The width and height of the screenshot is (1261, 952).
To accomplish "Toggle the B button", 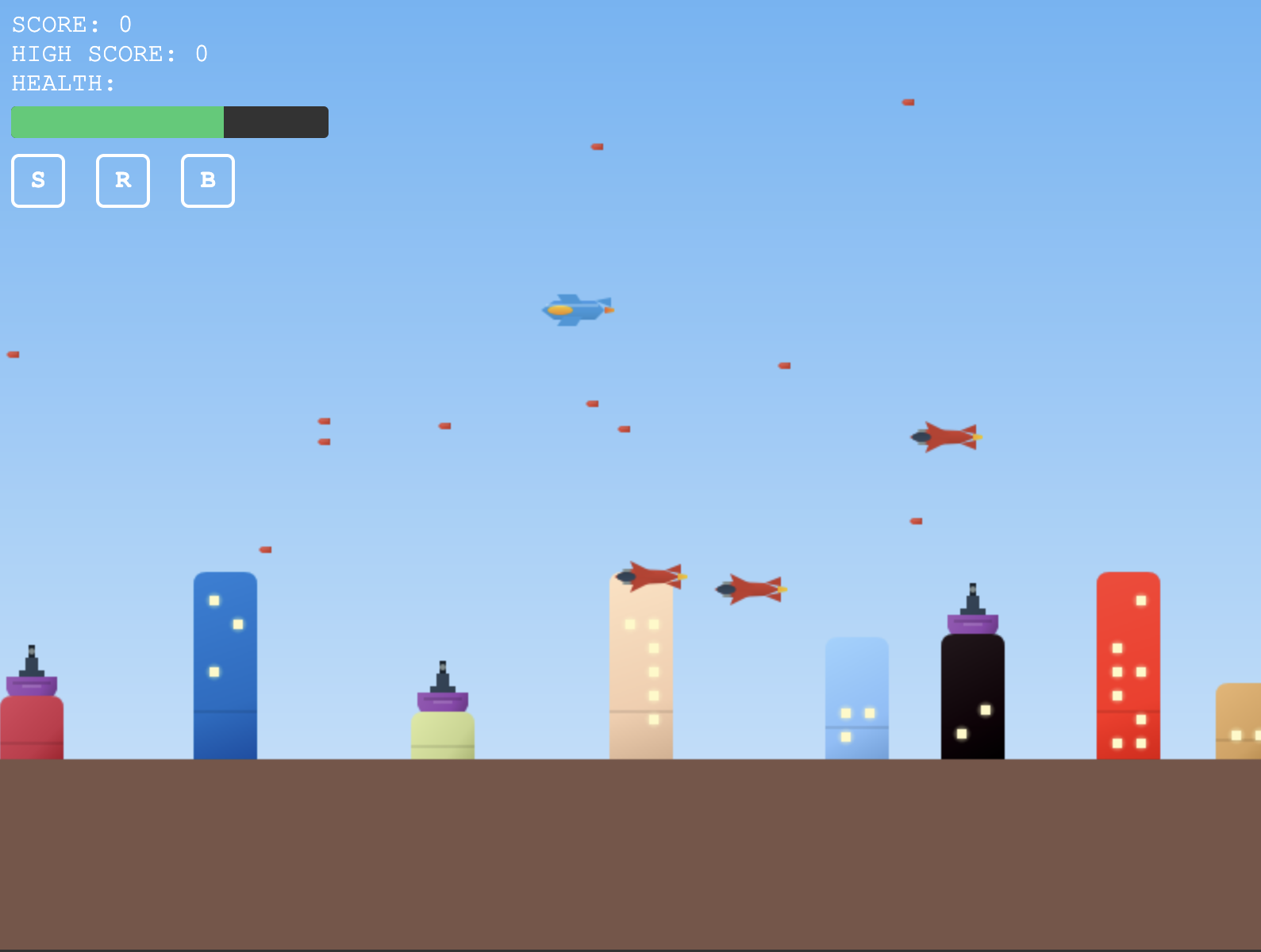I will coord(207,181).
